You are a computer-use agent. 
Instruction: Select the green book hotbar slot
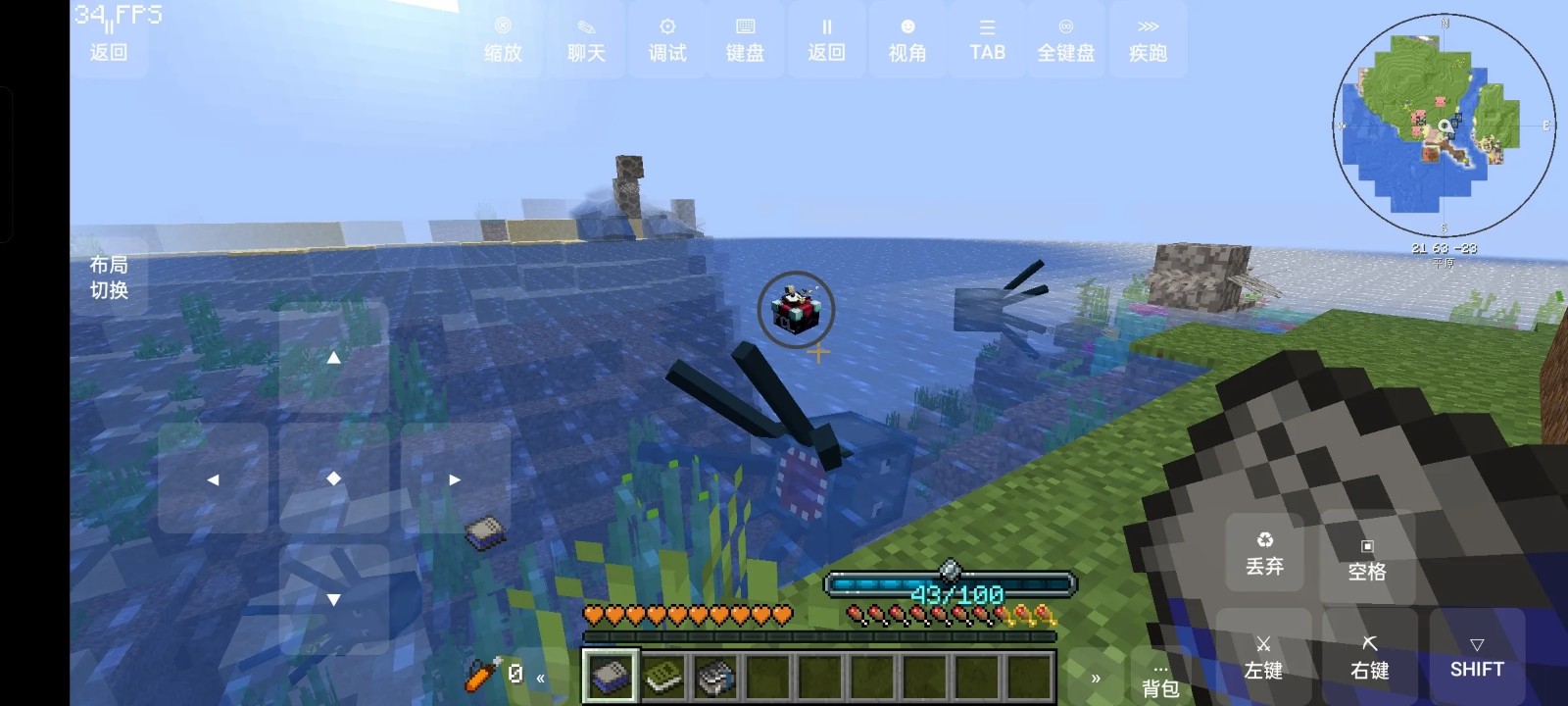click(x=663, y=676)
